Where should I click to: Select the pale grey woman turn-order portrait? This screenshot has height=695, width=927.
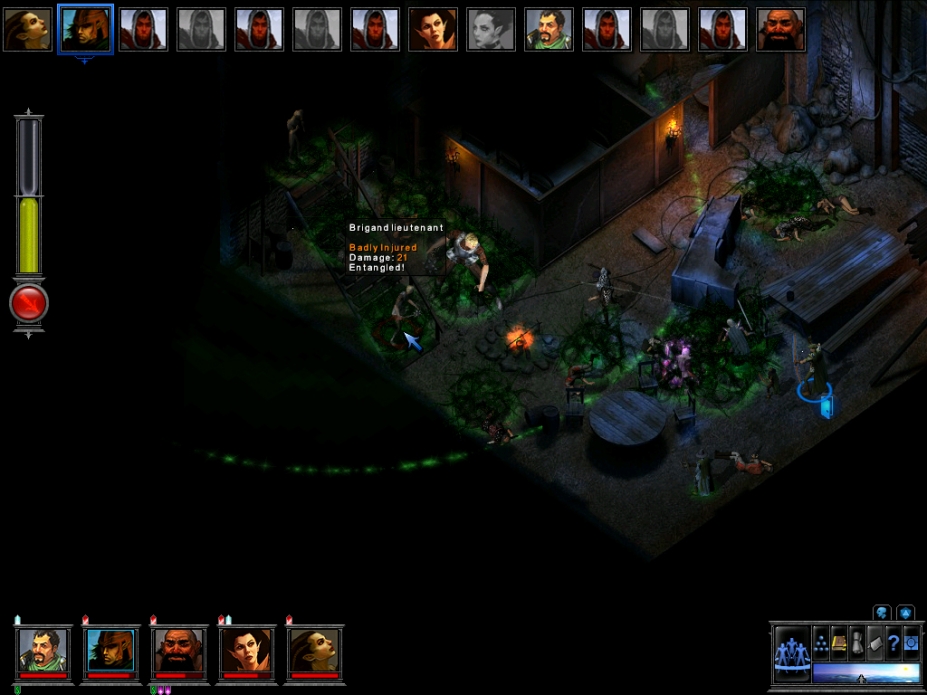click(491, 29)
